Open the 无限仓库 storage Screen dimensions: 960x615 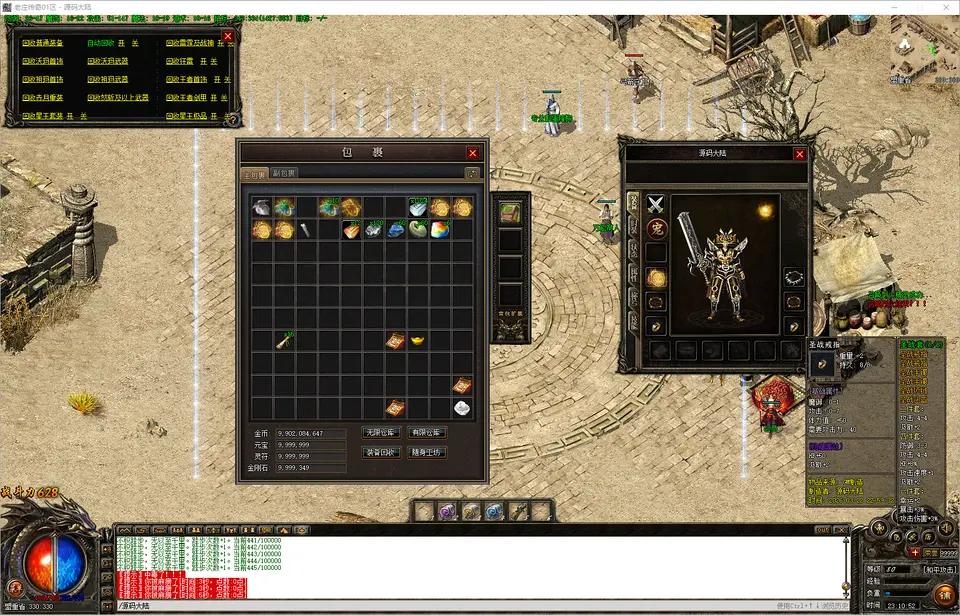[381, 432]
